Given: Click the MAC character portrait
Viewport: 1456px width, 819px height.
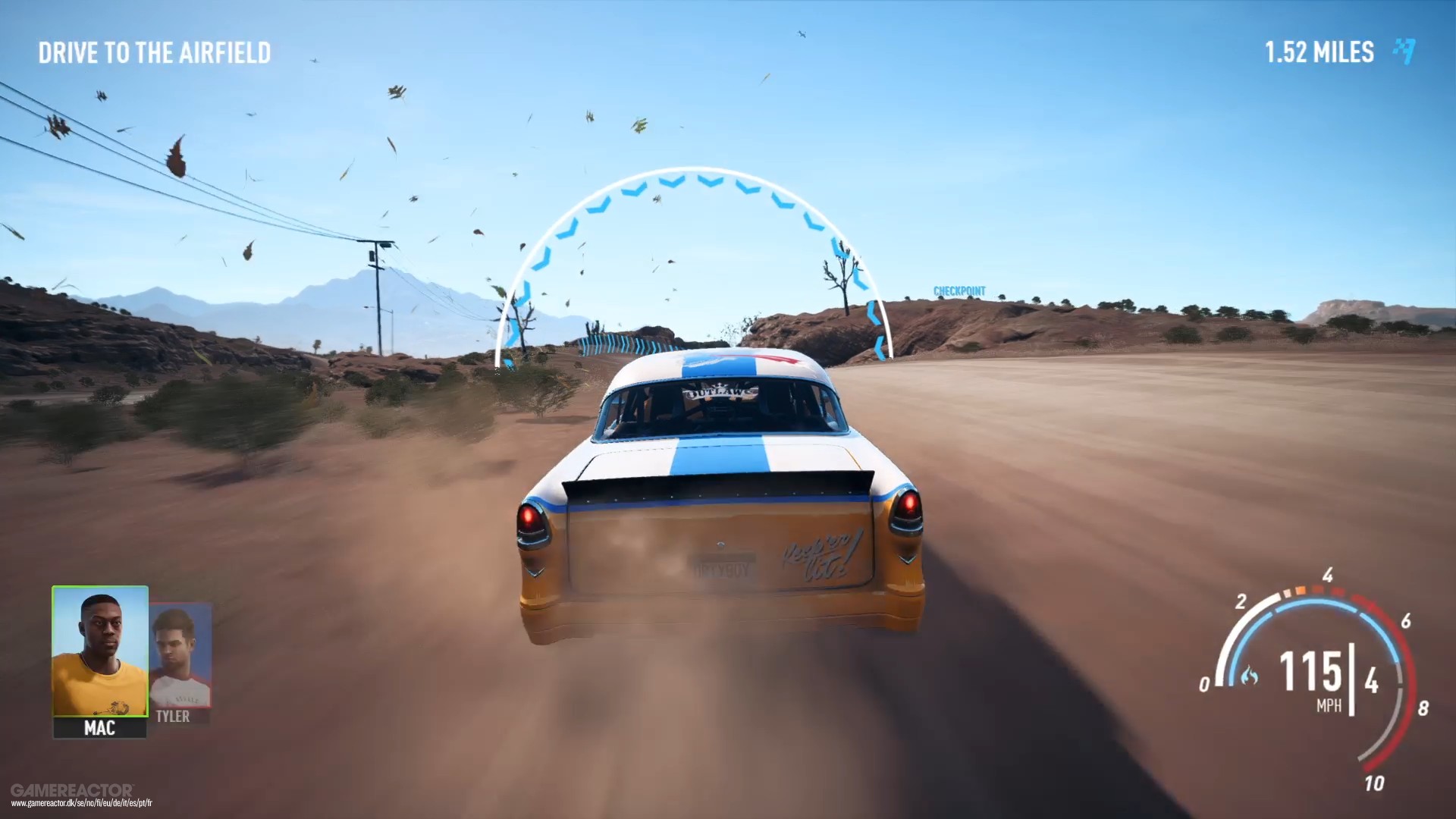Looking at the screenshot, I should [99, 652].
